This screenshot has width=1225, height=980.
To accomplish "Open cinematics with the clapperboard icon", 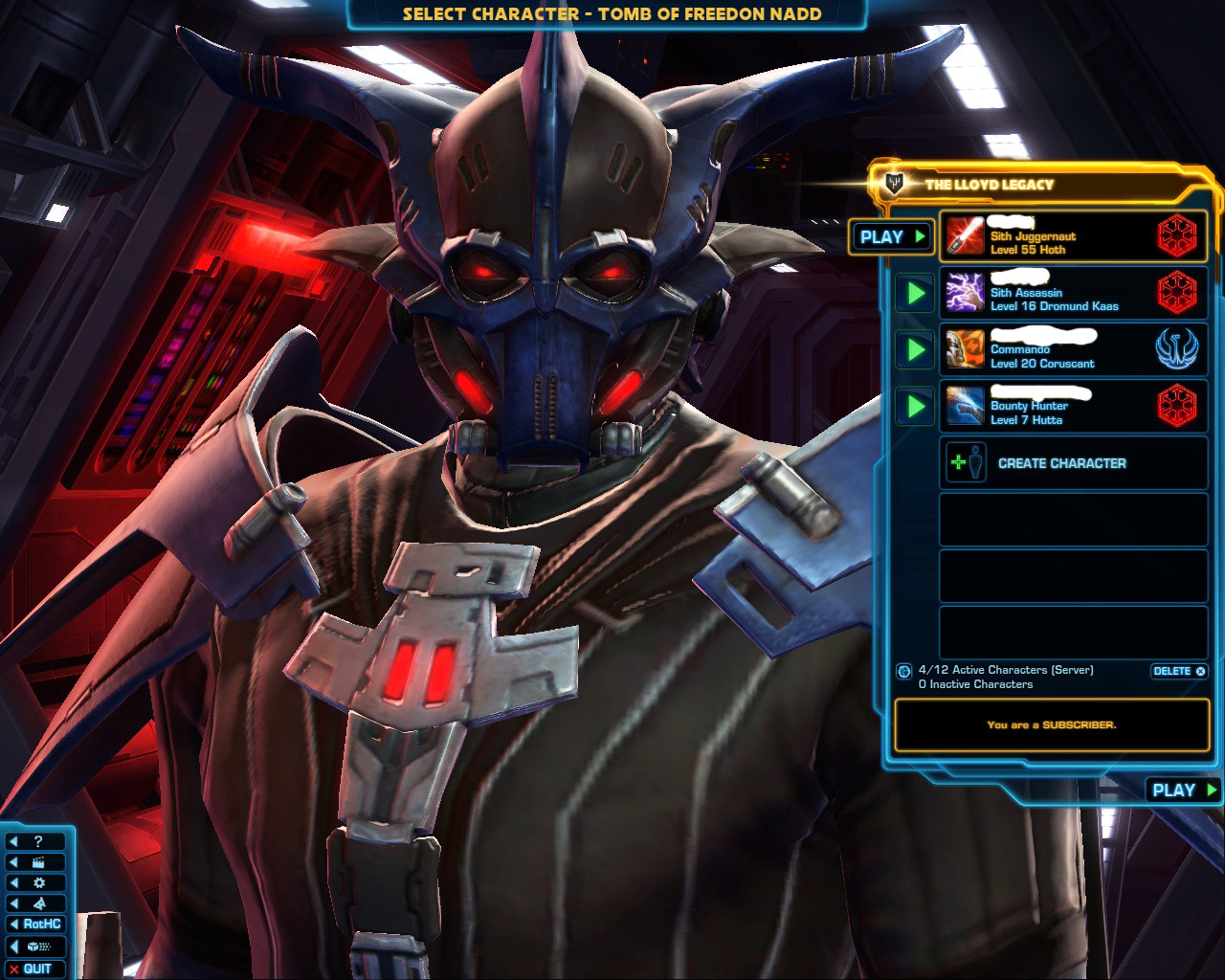I will pyautogui.click(x=38, y=862).
